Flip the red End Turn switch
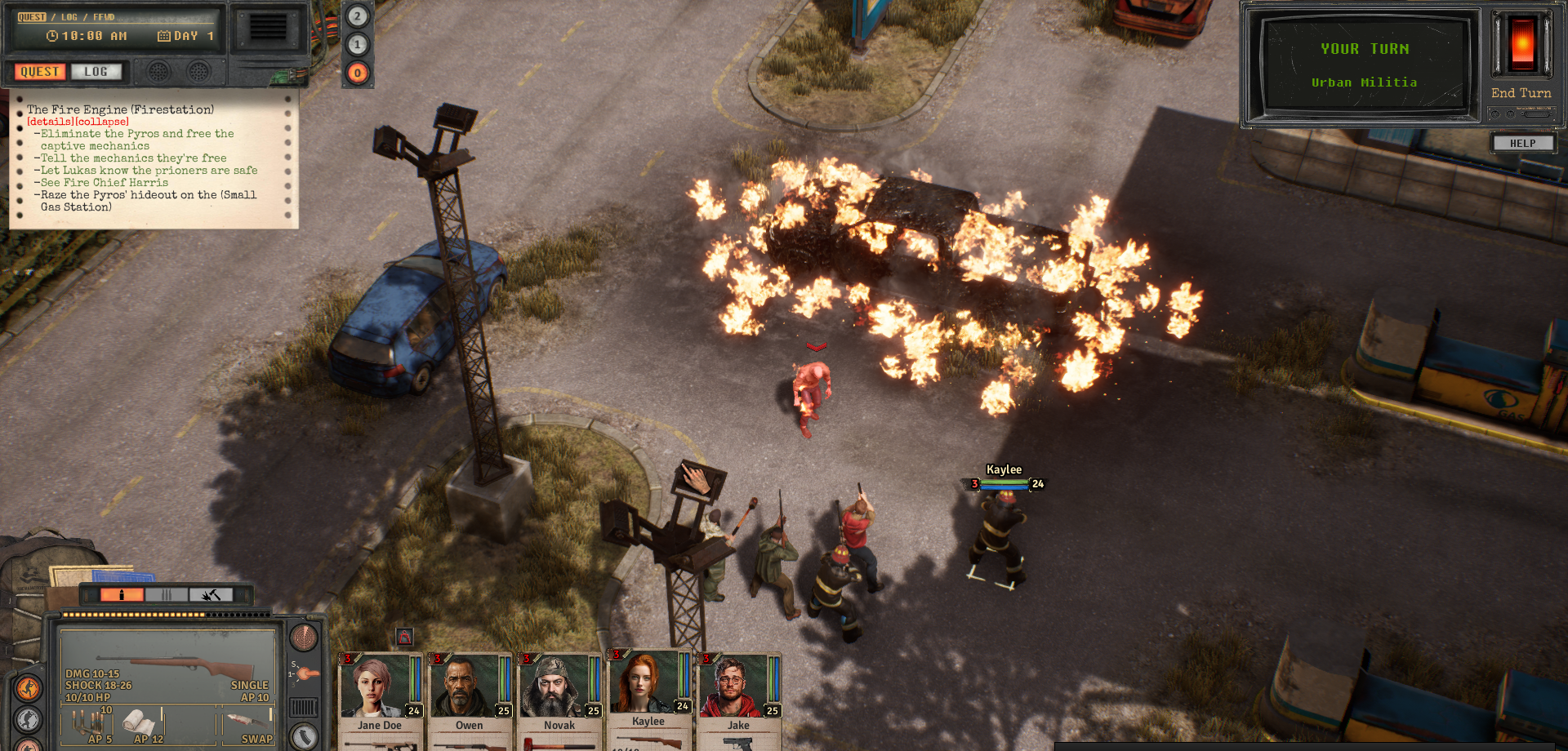This screenshot has height=751, width=1568. pyautogui.click(x=1522, y=44)
